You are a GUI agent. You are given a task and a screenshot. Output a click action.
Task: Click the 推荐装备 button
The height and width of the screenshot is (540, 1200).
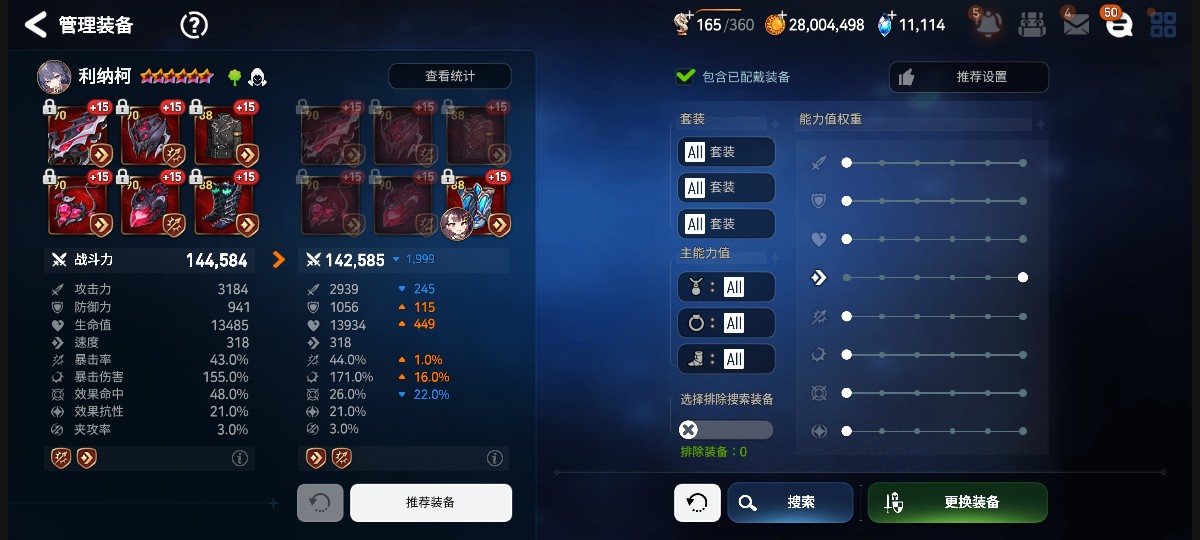click(430, 502)
